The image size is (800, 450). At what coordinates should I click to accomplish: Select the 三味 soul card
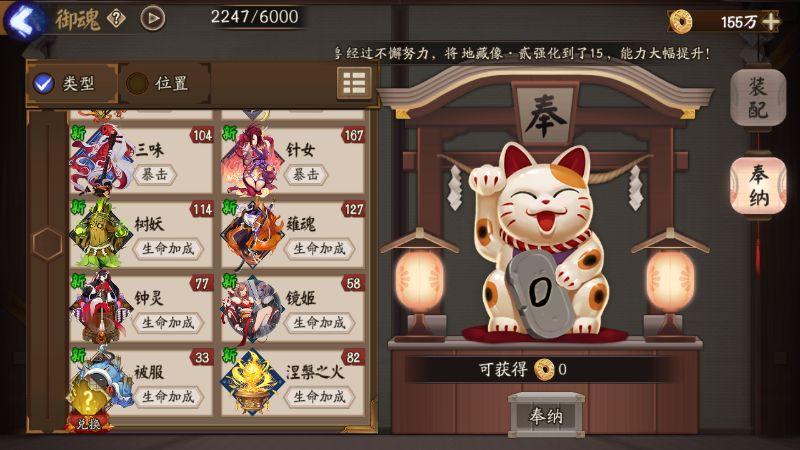[x=143, y=160]
